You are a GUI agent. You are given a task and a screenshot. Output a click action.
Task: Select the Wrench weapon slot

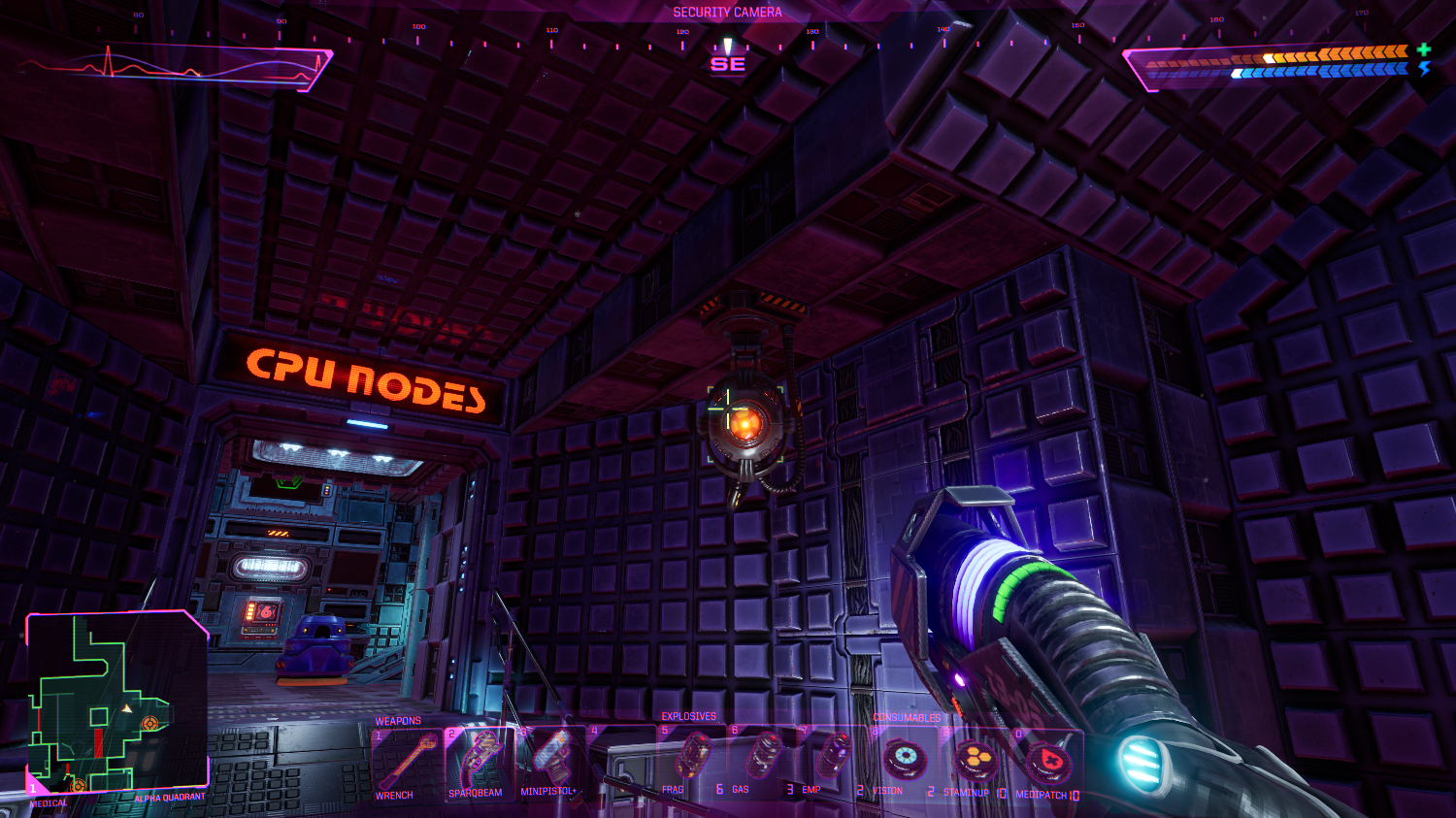[x=408, y=762]
